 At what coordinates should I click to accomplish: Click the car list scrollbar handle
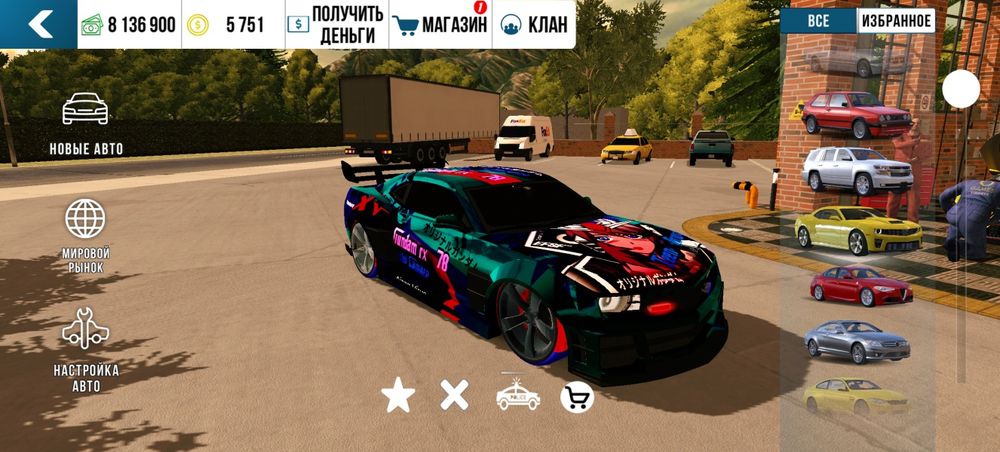click(x=961, y=90)
